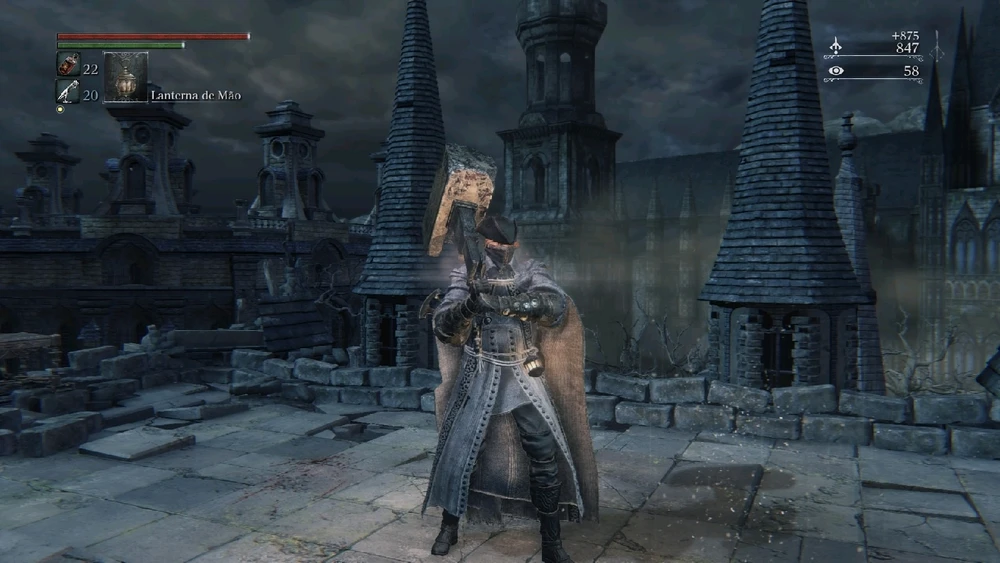Click the insight eye icon
The width and height of the screenshot is (1000, 563).
836,71
